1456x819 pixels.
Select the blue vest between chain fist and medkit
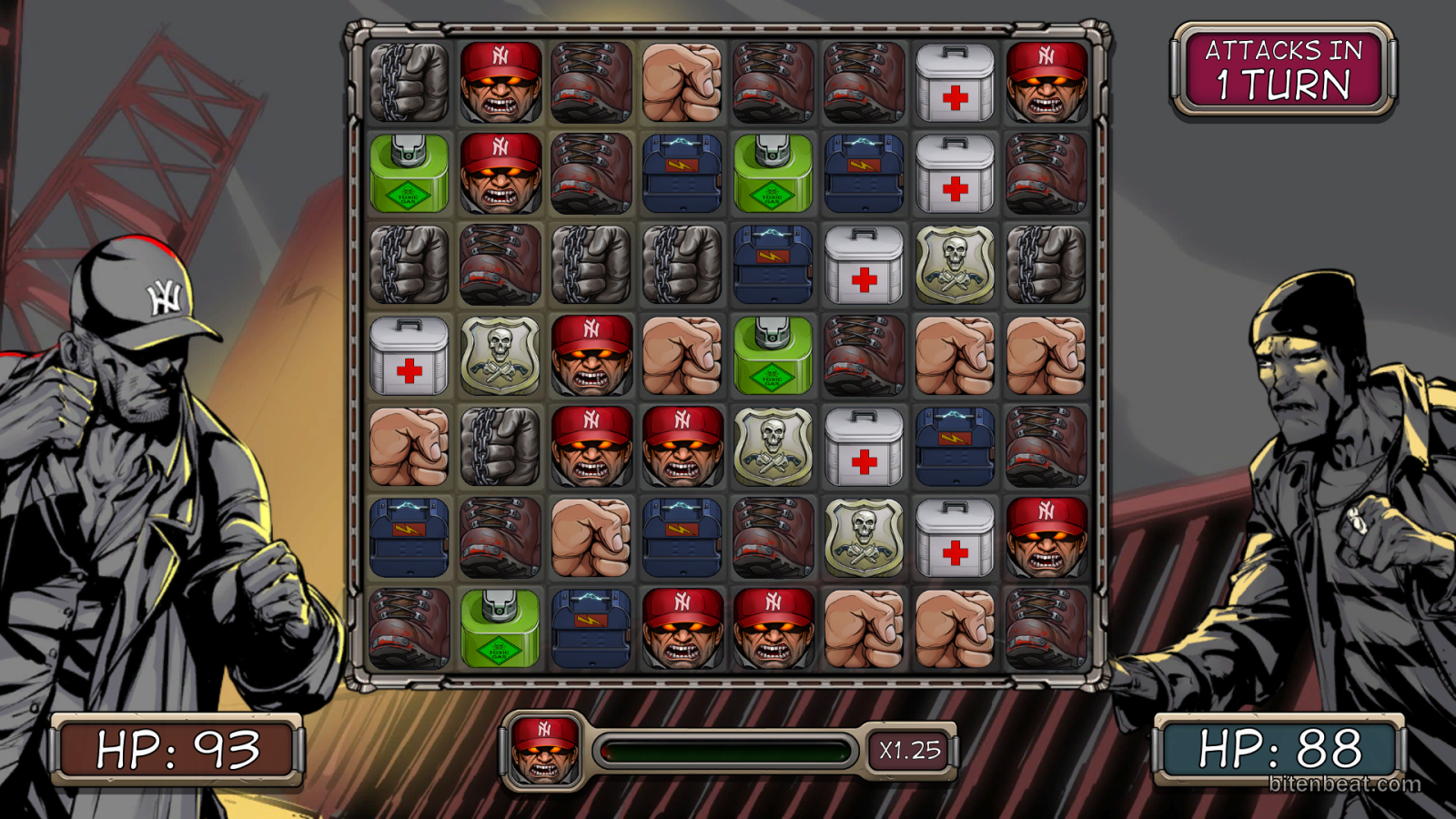tap(773, 265)
